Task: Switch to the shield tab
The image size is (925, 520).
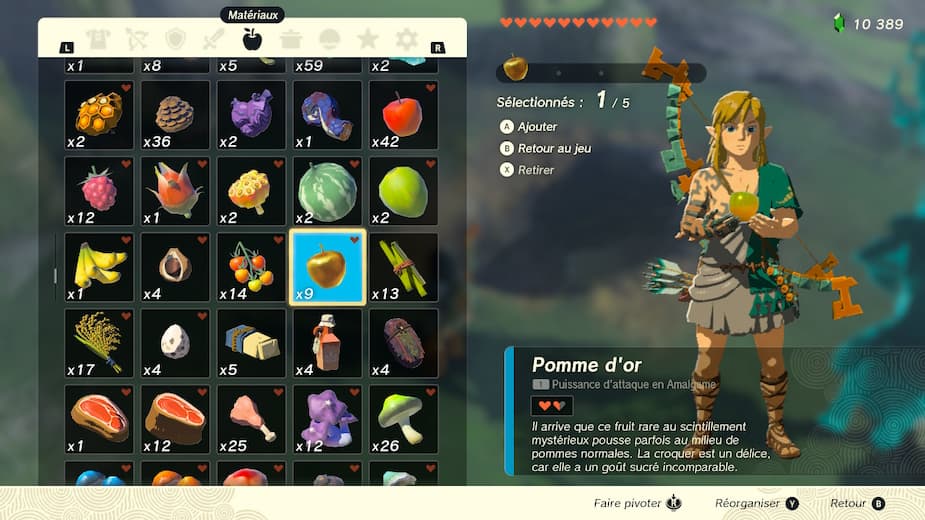Action: click(x=175, y=40)
